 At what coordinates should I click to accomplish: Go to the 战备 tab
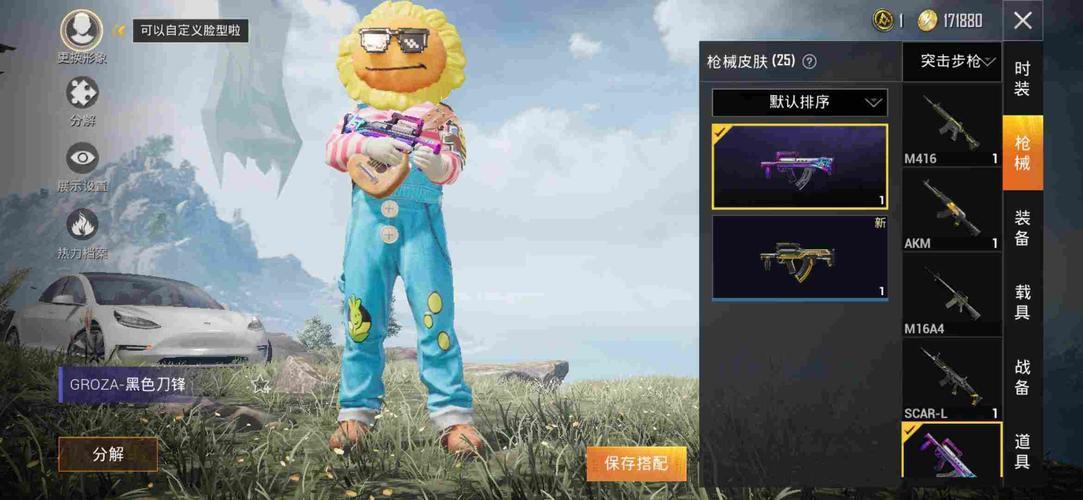coord(1022,377)
